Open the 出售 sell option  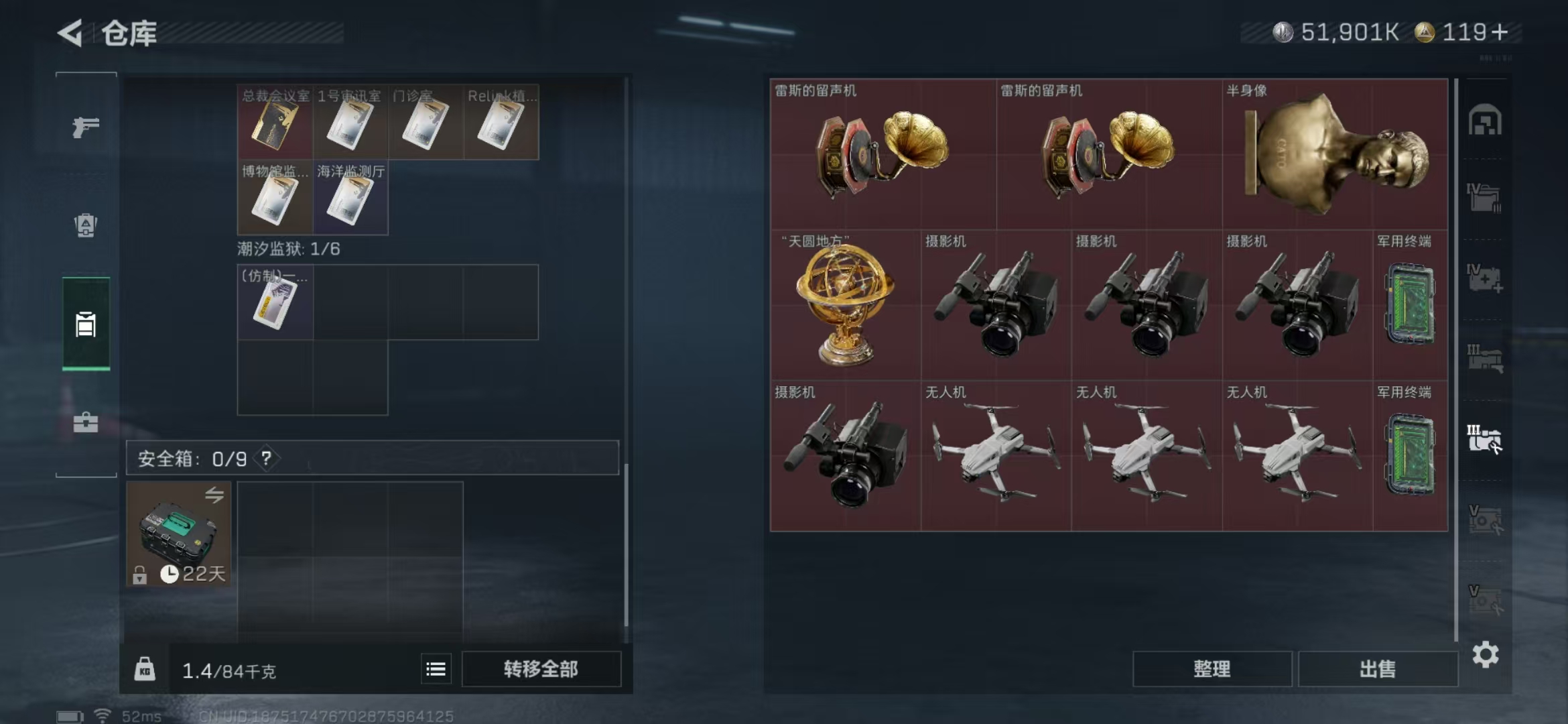pyautogui.click(x=1378, y=669)
